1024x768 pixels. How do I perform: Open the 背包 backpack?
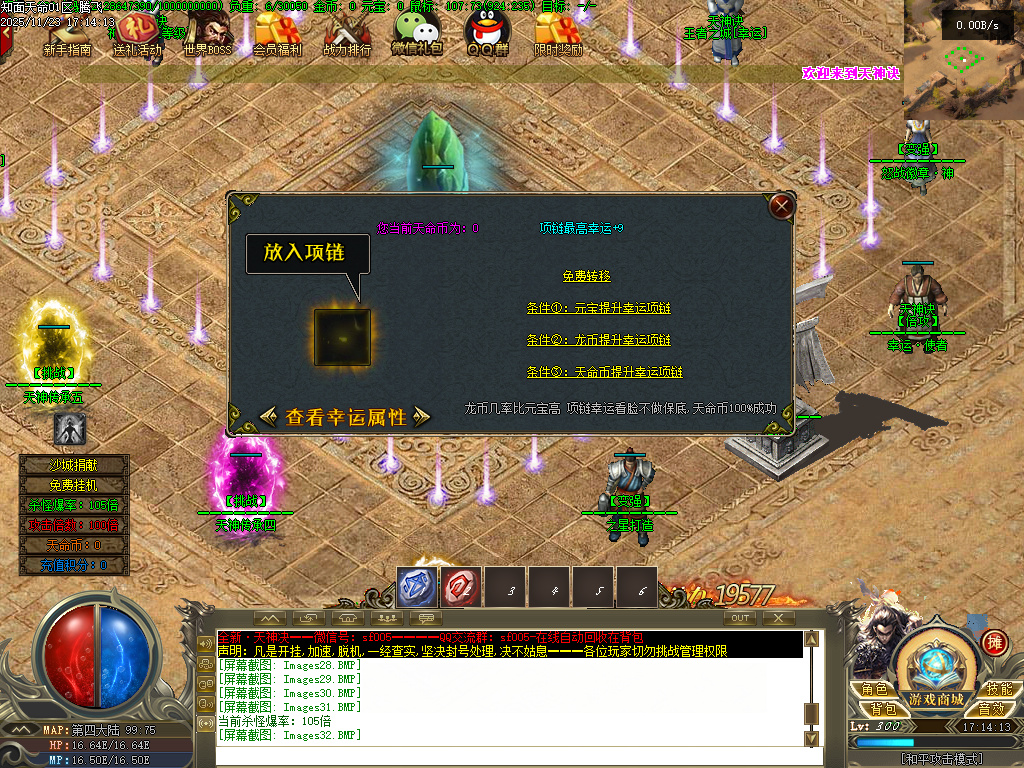tap(883, 709)
